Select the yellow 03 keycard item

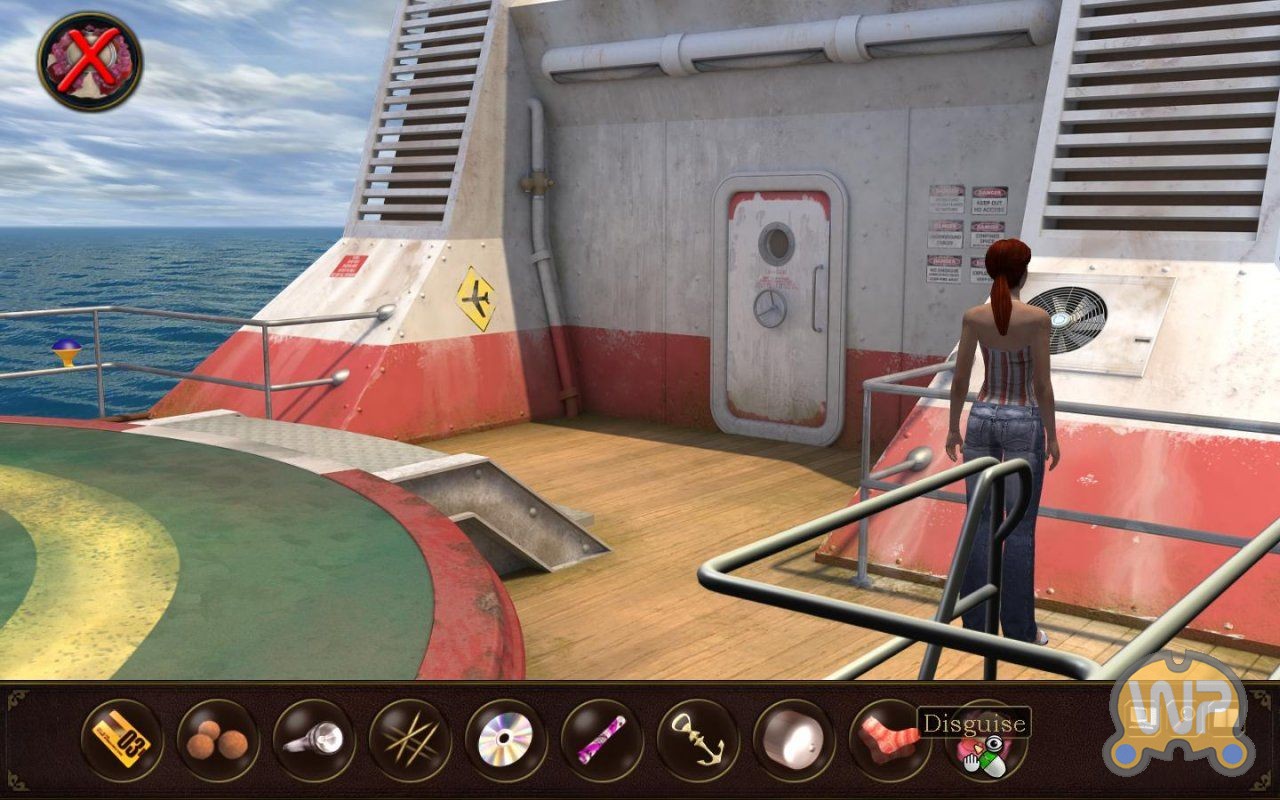[121, 740]
